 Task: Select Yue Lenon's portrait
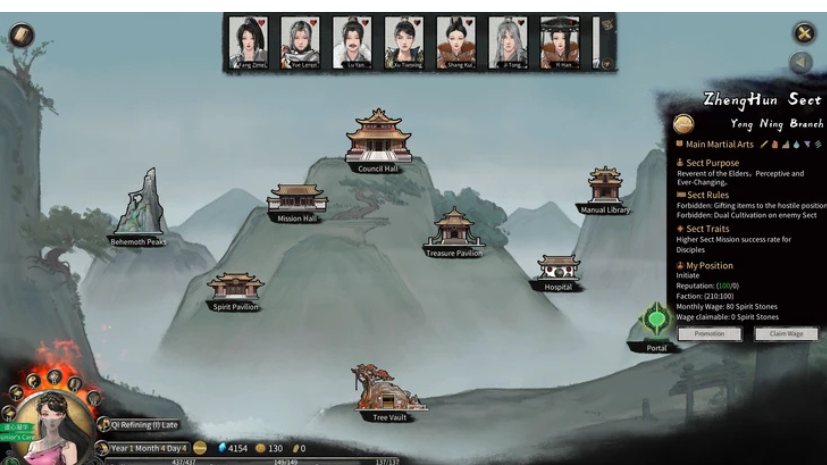click(x=300, y=42)
